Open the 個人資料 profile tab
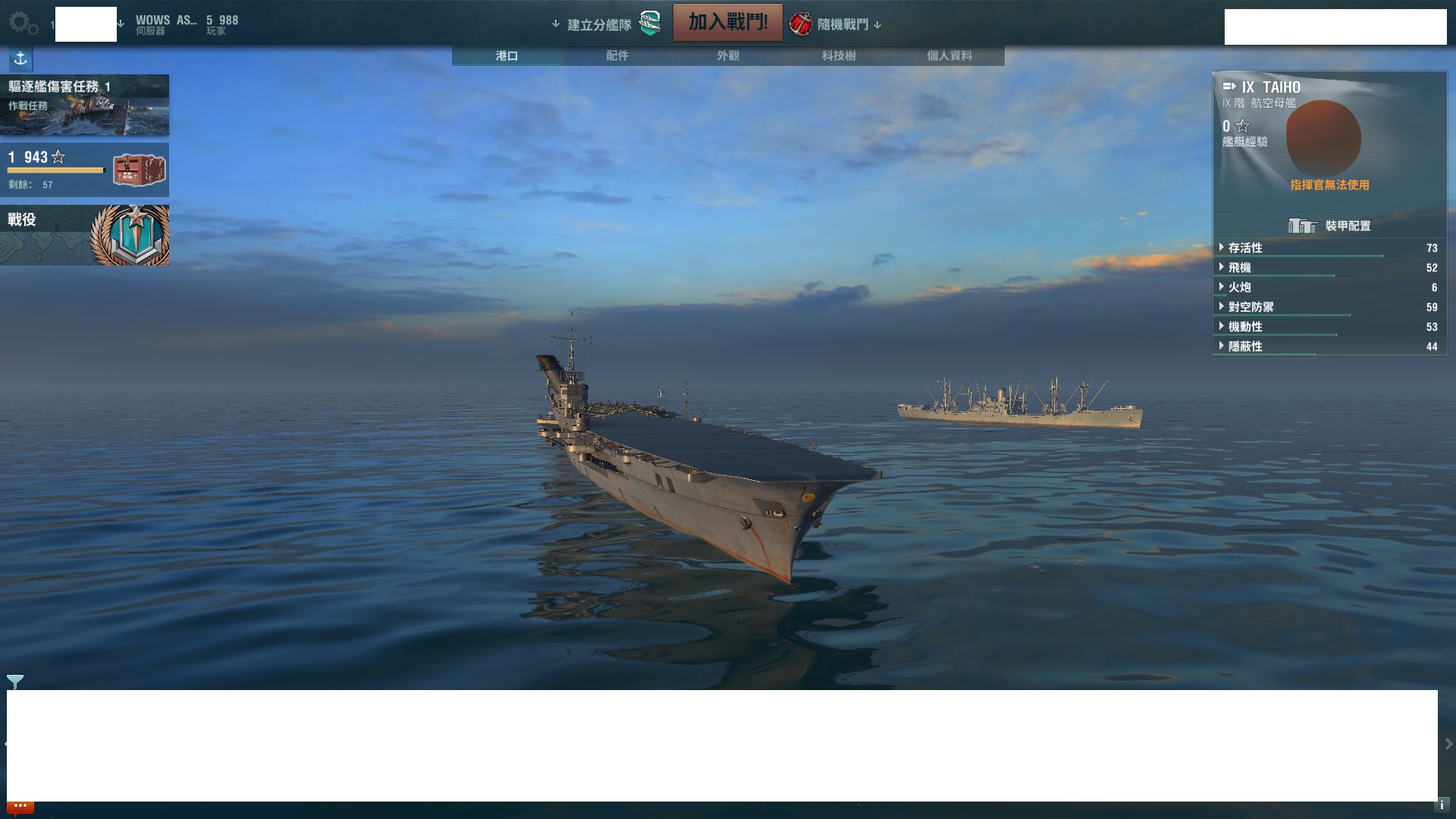The image size is (1456, 819). [949, 56]
